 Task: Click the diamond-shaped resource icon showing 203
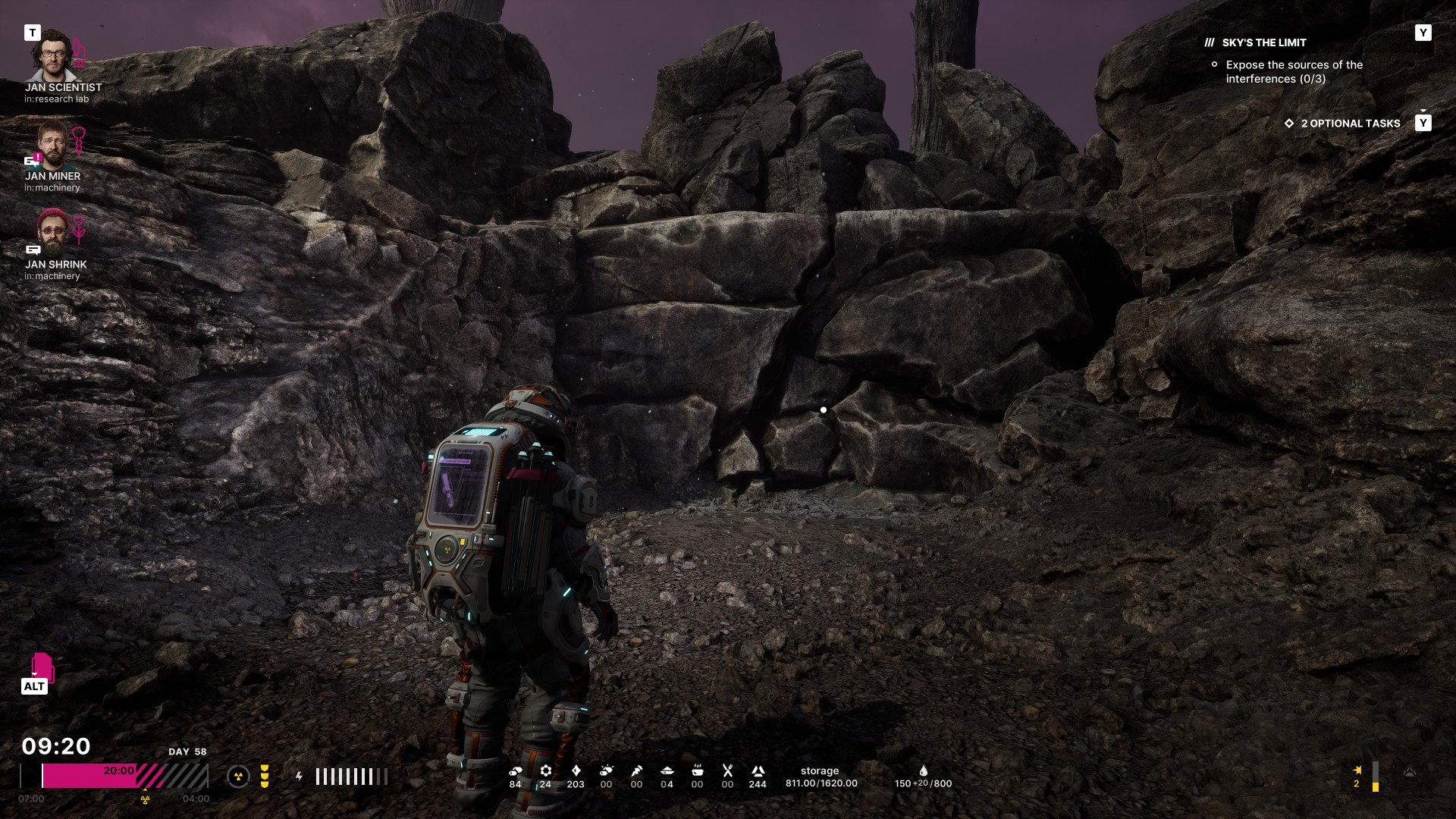(576, 770)
